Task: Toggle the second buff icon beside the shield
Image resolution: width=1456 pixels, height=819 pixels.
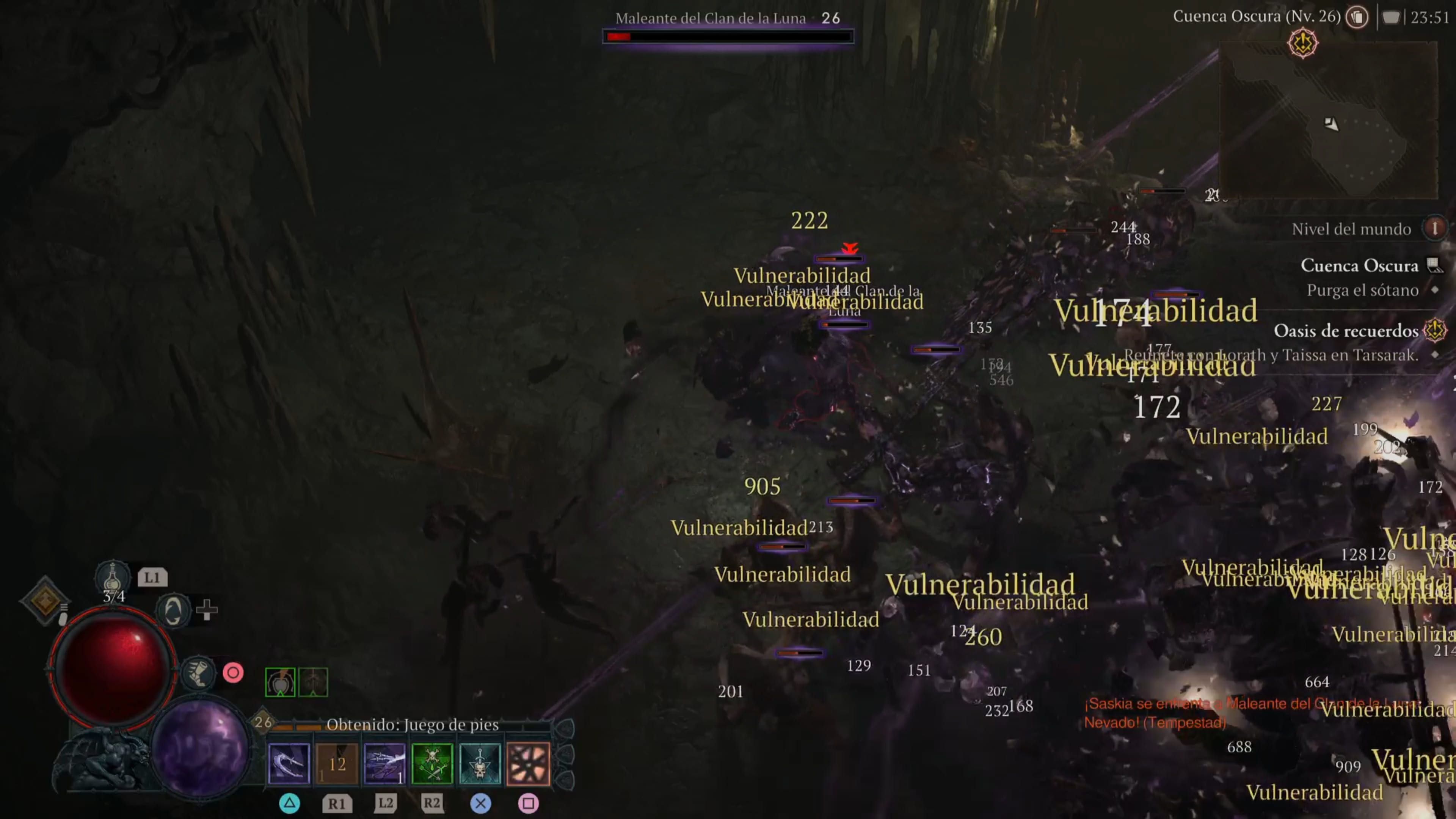Action: coord(313,682)
